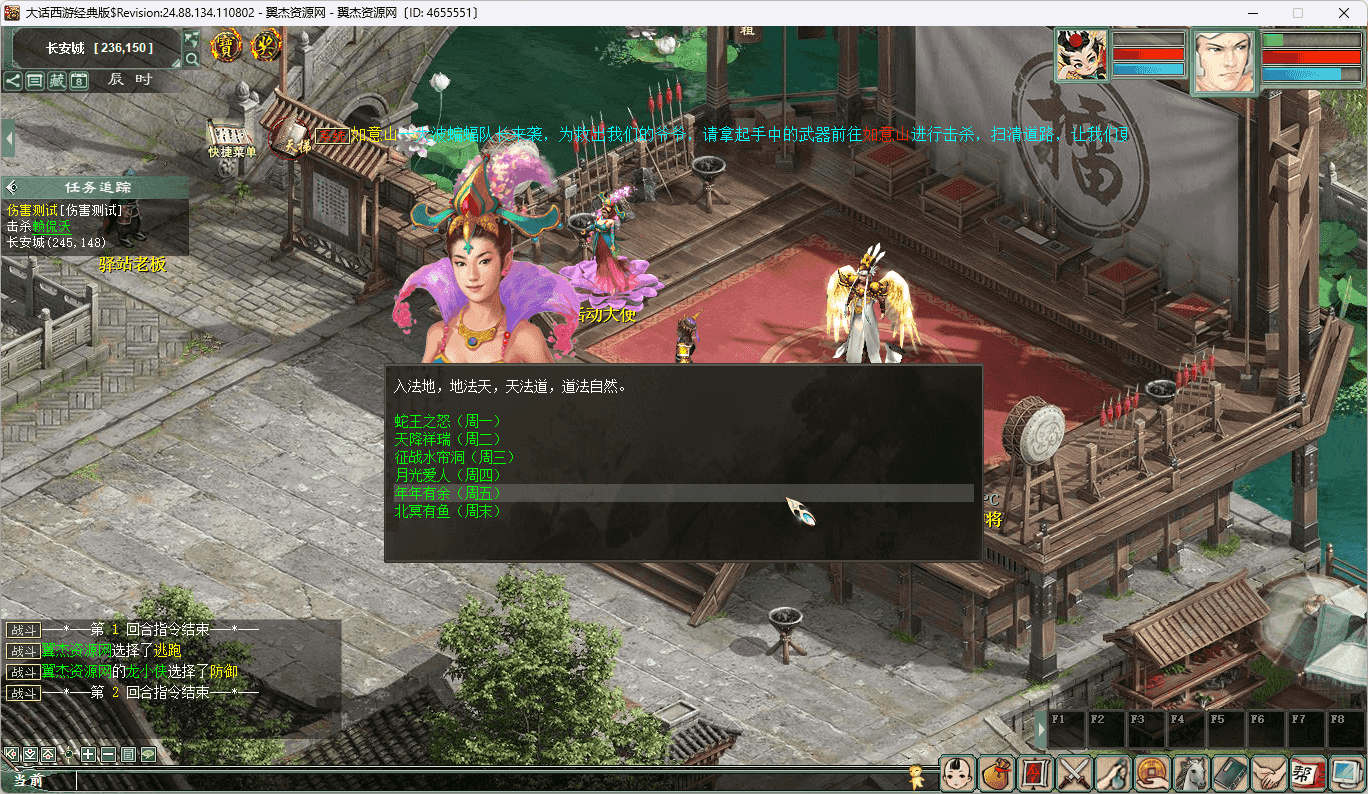The width and height of the screenshot is (1368, 794).
Task: Click the handshake friends icon
Action: pos(1269,774)
